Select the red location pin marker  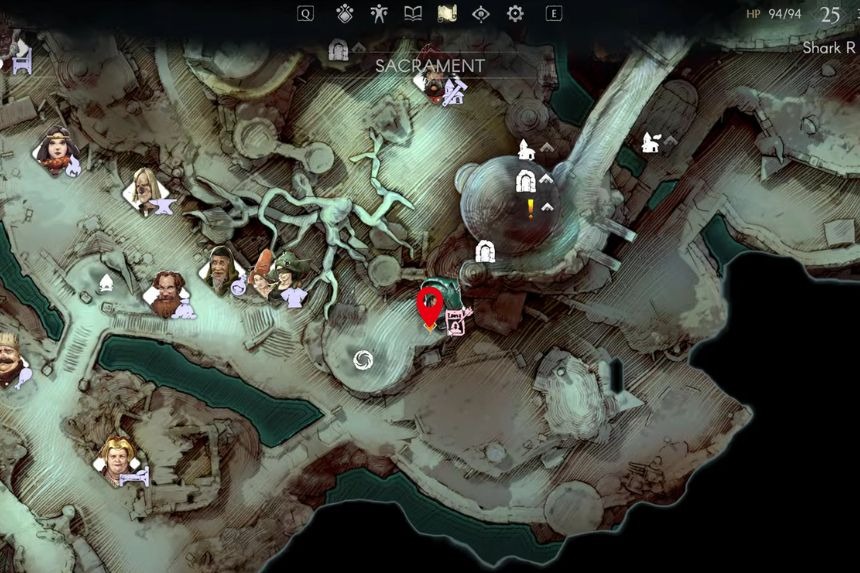click(x=430, y=306)
